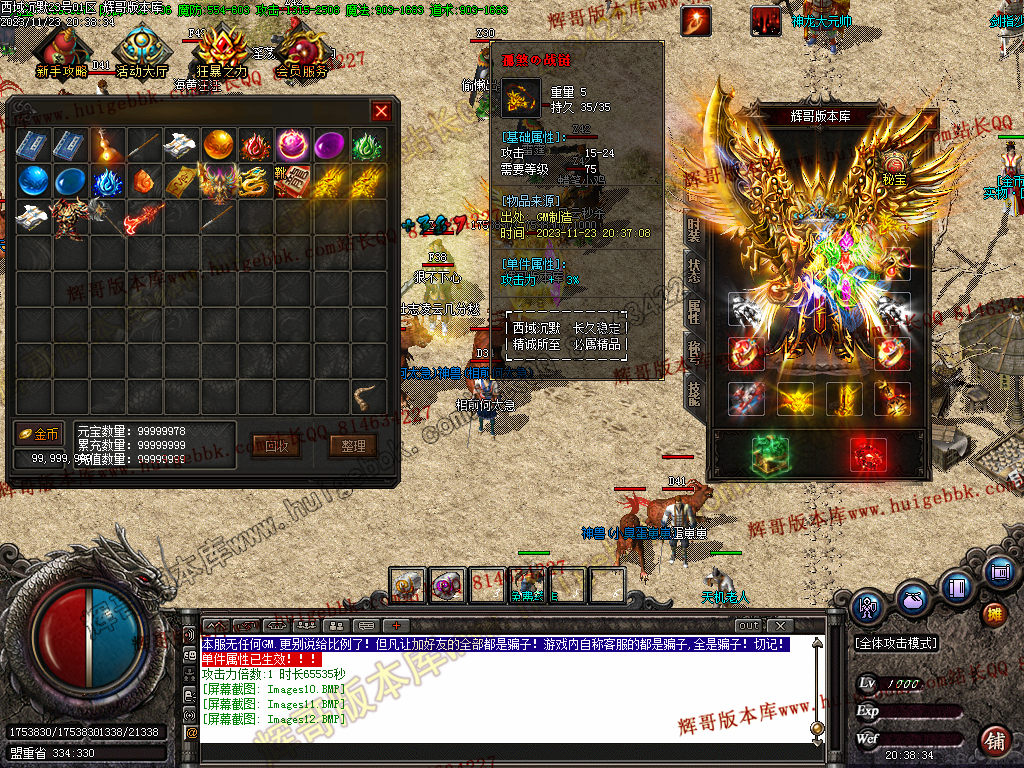The image size is (1024, 768).
Task: Click the 全体攻击模式 attack mode label
Action: (x=895, y=643)
